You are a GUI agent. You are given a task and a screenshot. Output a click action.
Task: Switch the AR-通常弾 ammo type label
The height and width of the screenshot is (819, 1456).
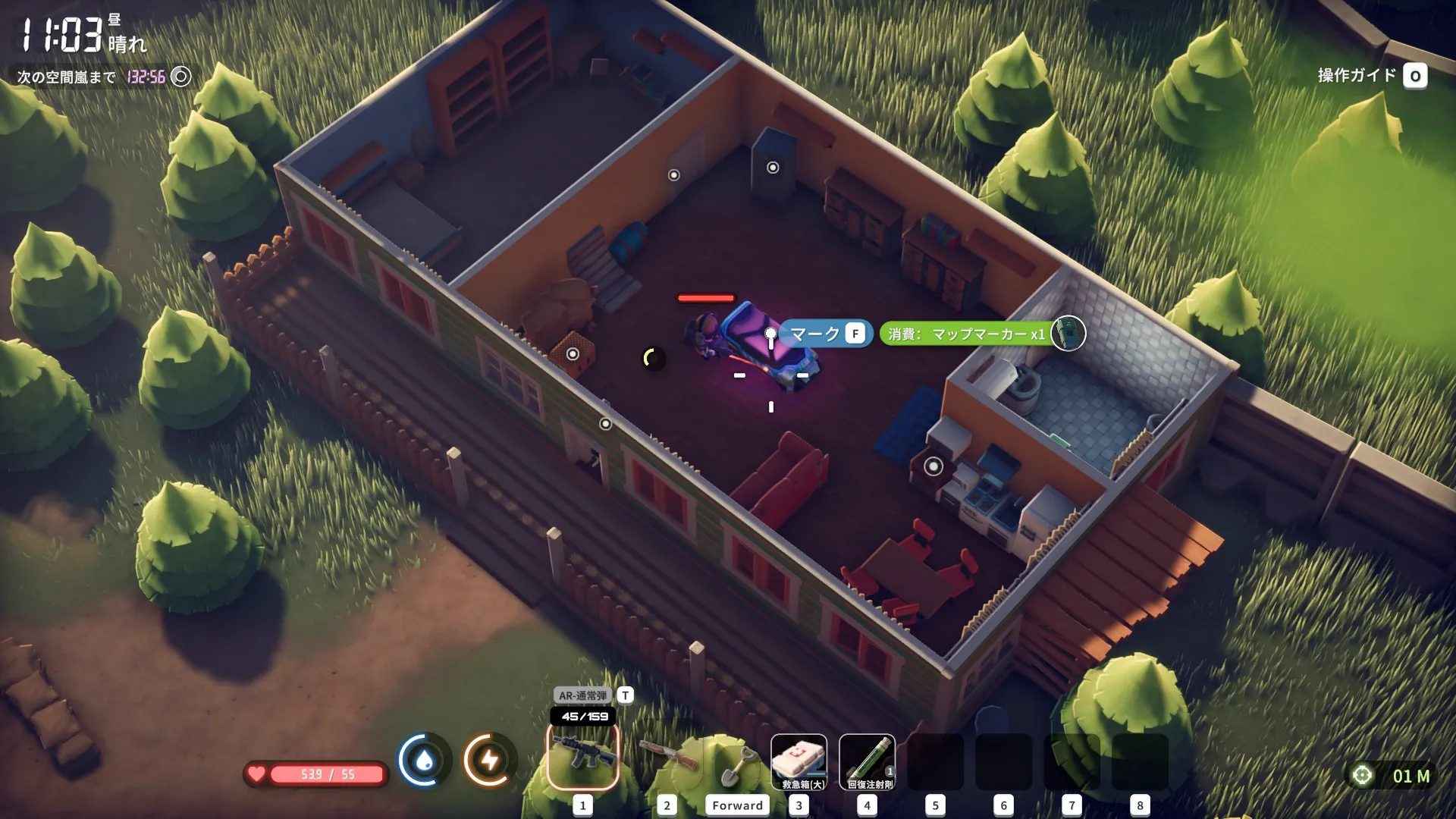(583, 695)
